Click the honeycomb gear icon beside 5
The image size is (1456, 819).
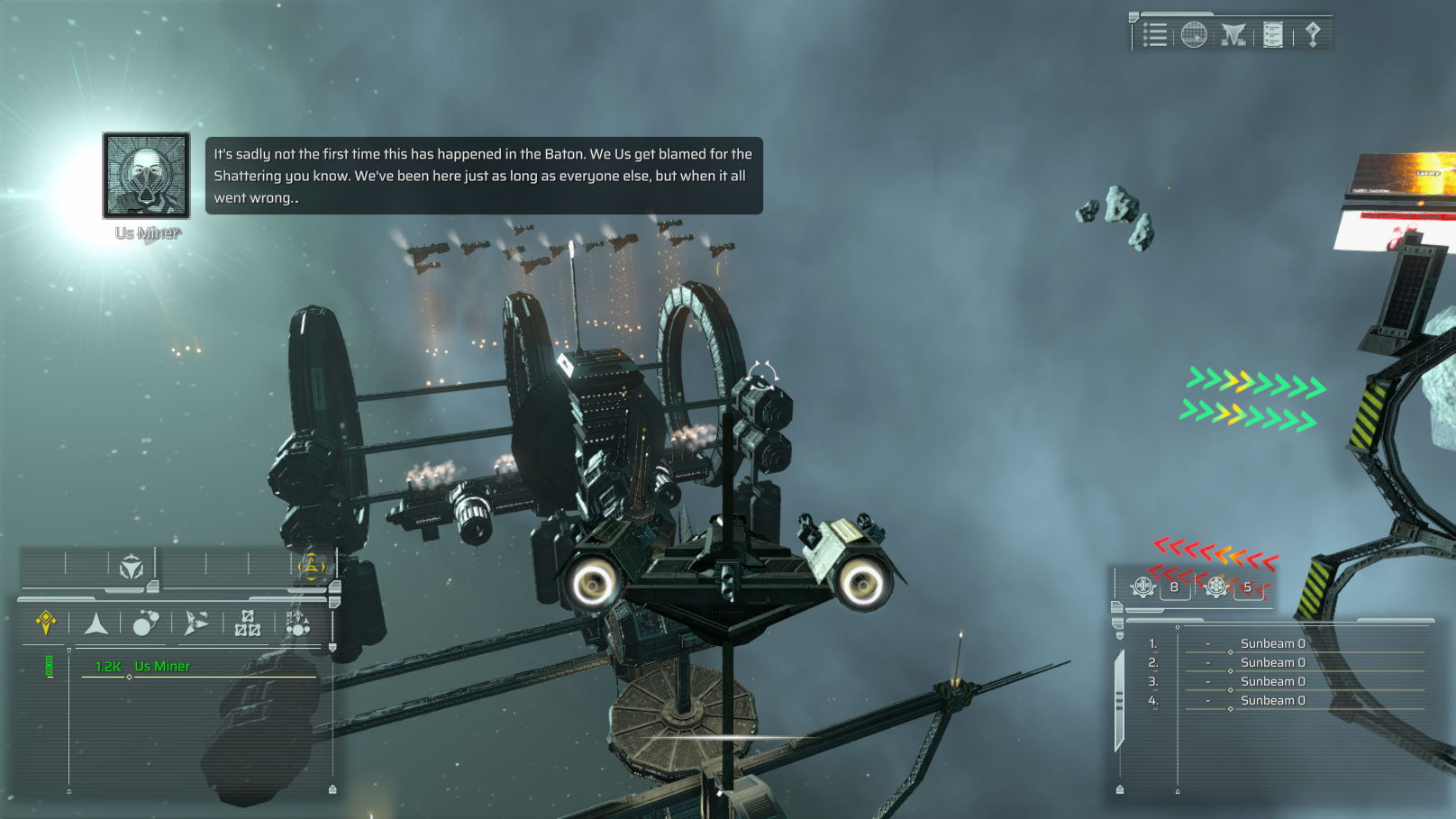(x=1216, y=587)
